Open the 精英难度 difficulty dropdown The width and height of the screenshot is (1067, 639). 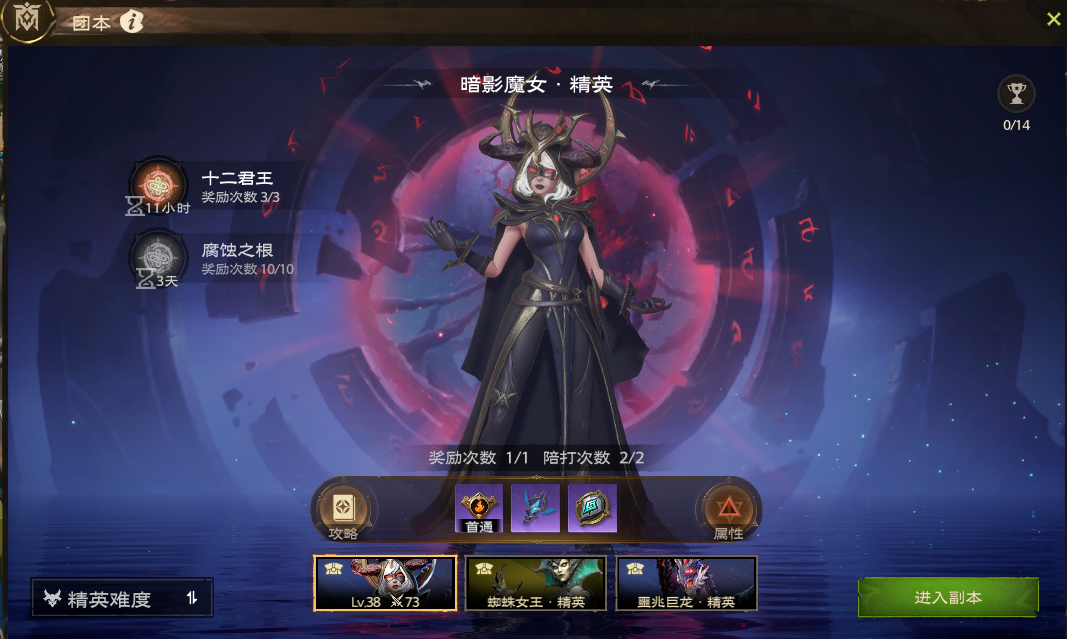(122, 599)
